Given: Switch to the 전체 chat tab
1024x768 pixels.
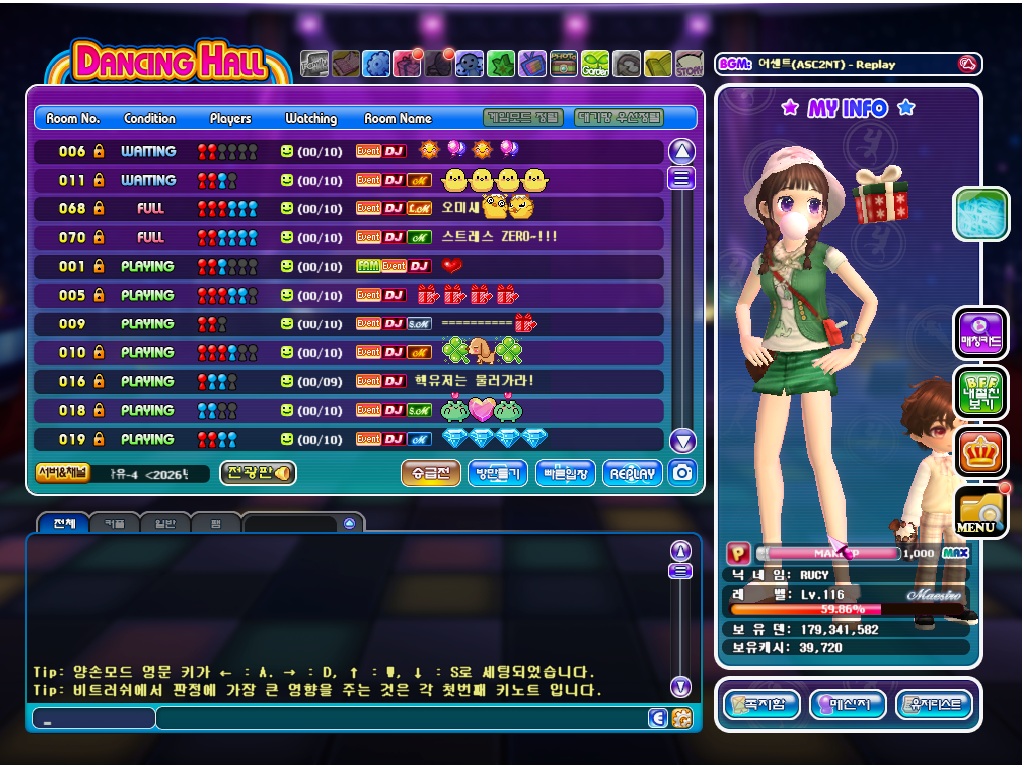Looking at the screenshot, I should pos(63,523).
